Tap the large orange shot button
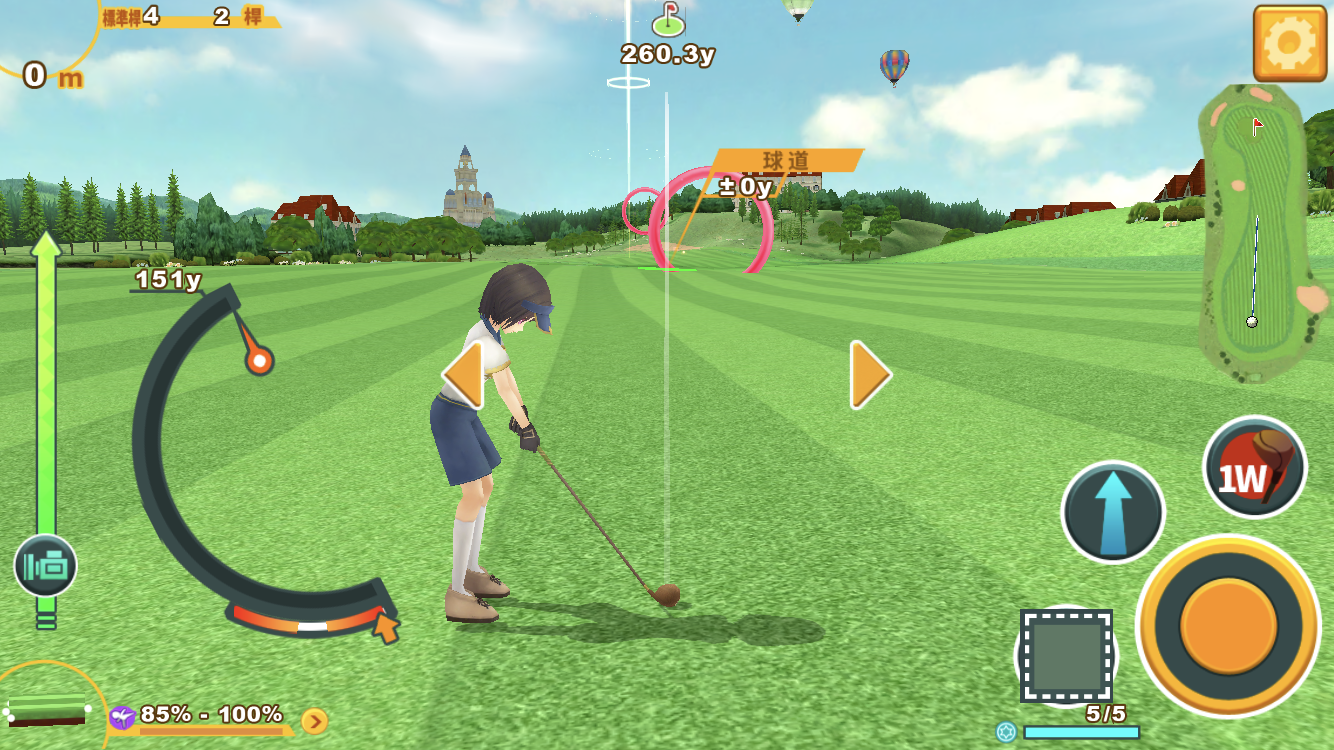1334x750 pixels. 1228,625
